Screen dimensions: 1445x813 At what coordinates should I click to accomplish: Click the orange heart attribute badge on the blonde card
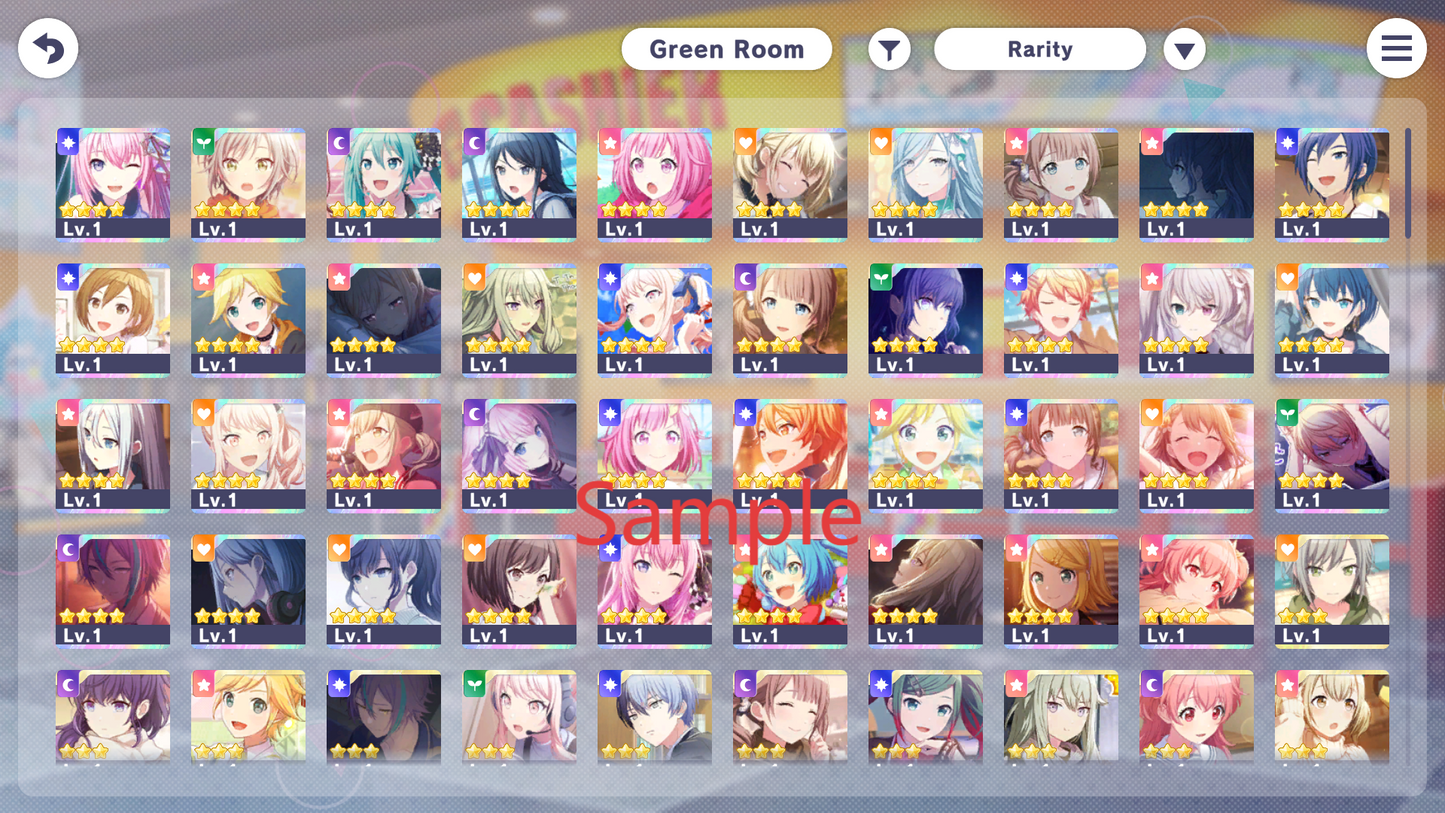coord(744,142)
